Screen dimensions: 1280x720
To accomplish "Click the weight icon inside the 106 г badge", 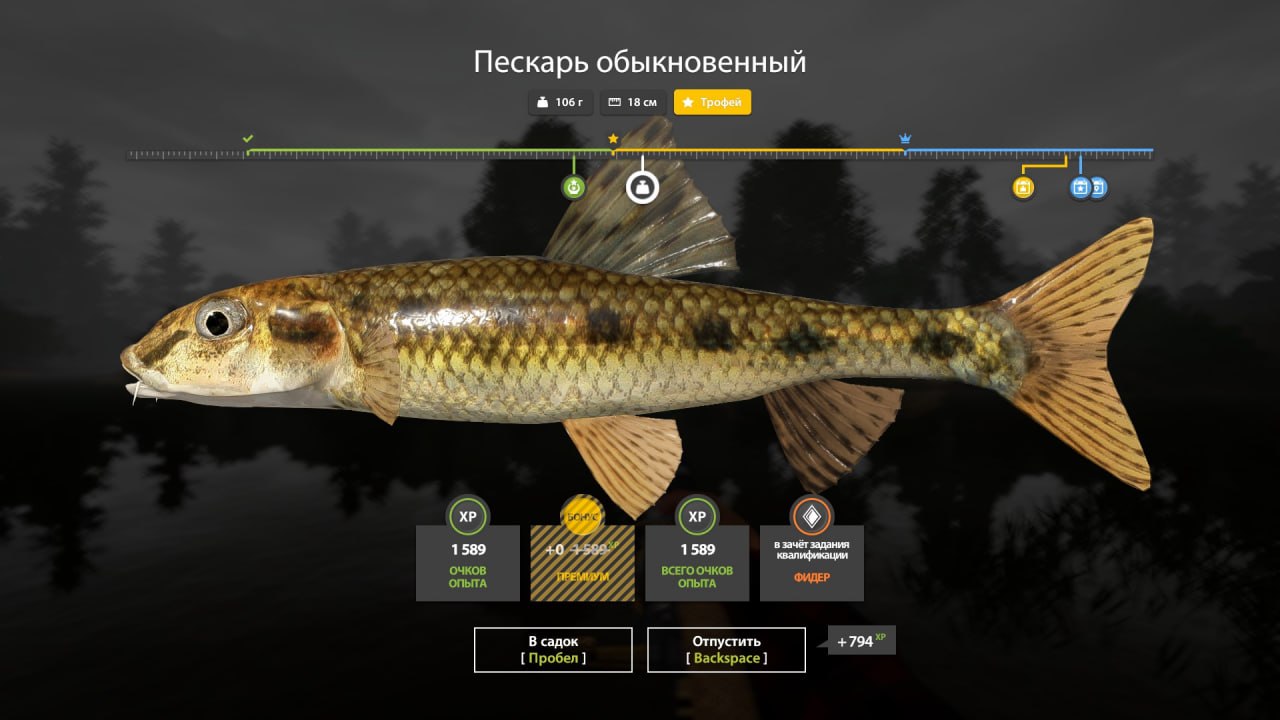I will [x=540, y=102].
